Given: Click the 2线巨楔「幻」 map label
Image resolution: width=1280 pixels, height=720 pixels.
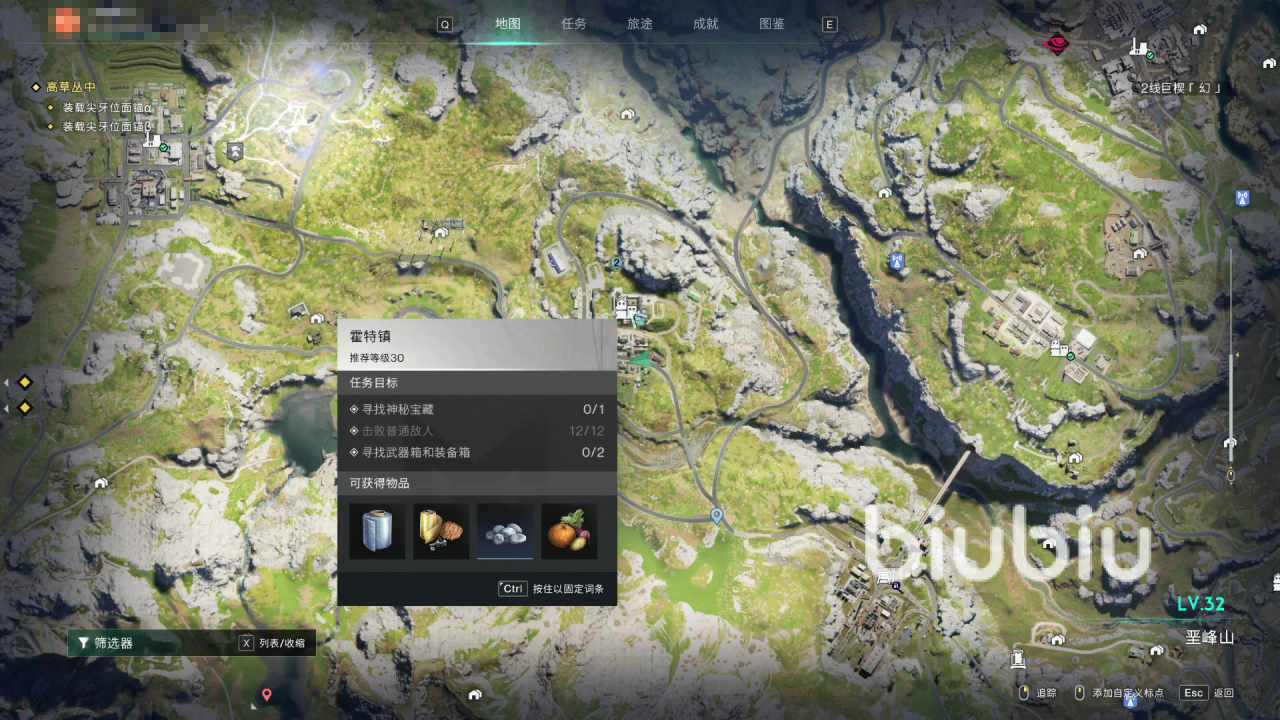Looking at the screenshot, I should point(1182,88).
